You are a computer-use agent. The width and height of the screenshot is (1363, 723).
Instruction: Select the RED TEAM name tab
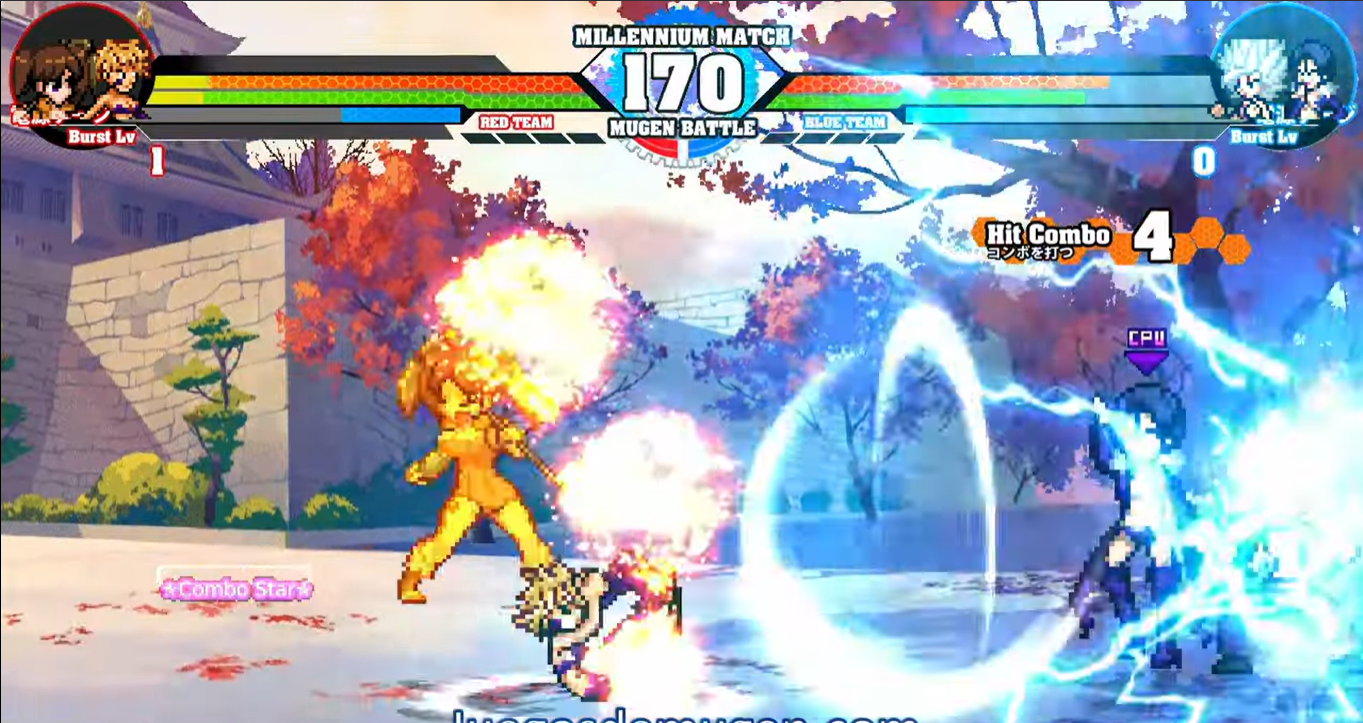point(518,124)
